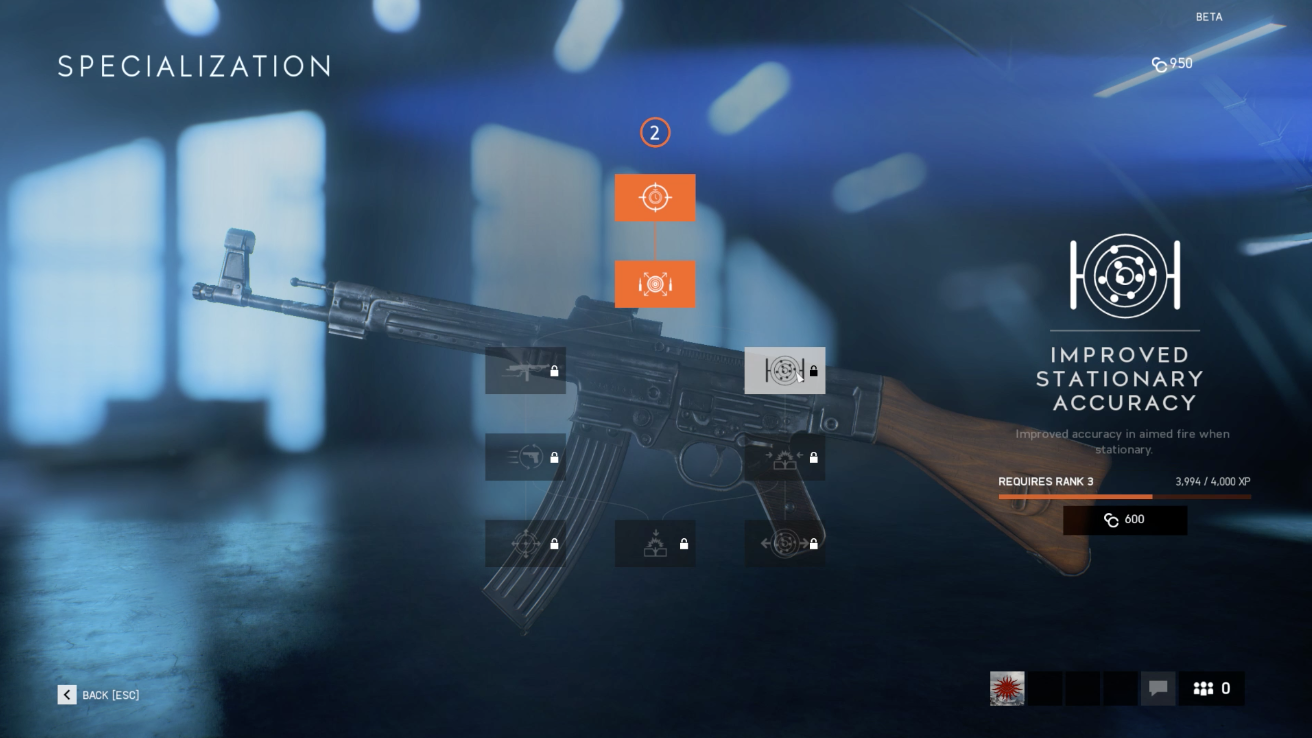Select the locked crosshair accuracy specialization icon

pos(525,543)
